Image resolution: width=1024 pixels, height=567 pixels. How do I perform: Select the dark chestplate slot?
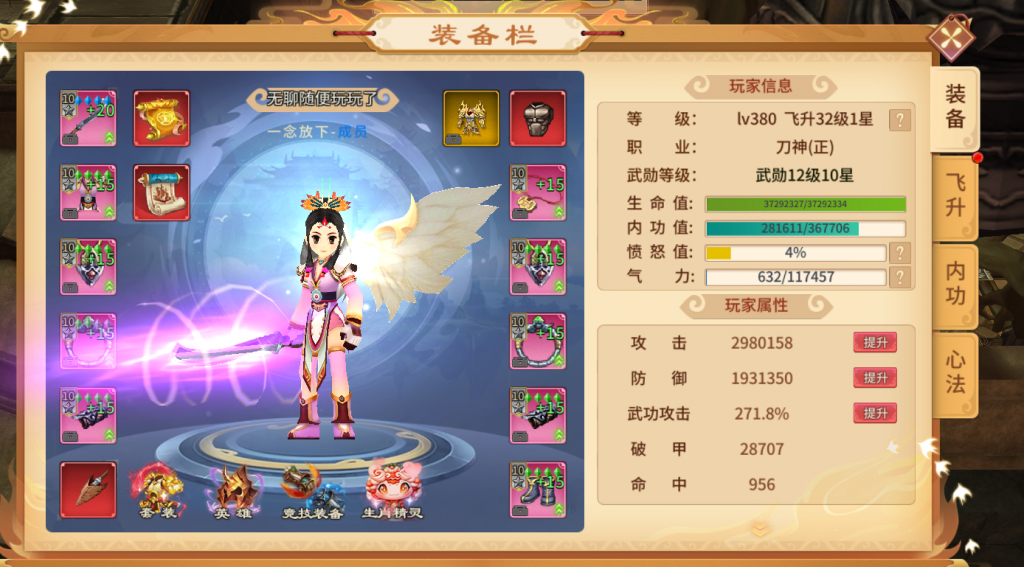tap(538, 119)
